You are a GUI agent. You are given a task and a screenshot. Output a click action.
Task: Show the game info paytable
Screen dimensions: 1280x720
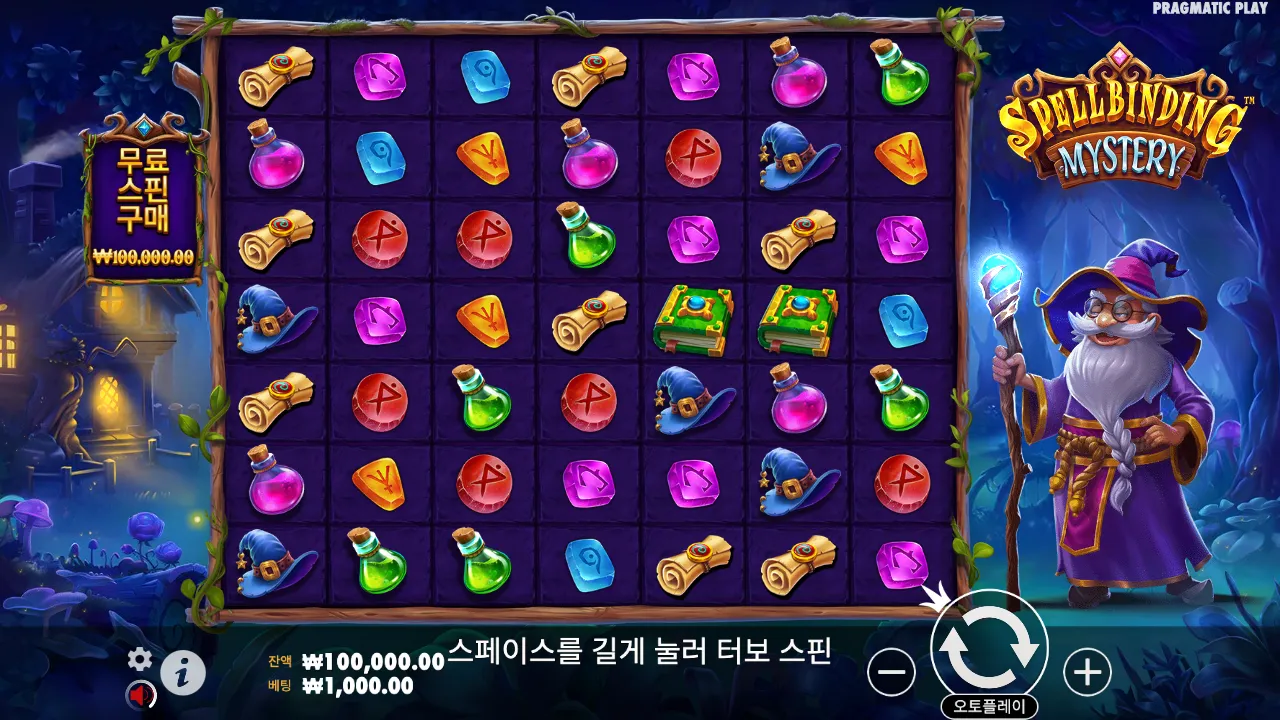183,673
